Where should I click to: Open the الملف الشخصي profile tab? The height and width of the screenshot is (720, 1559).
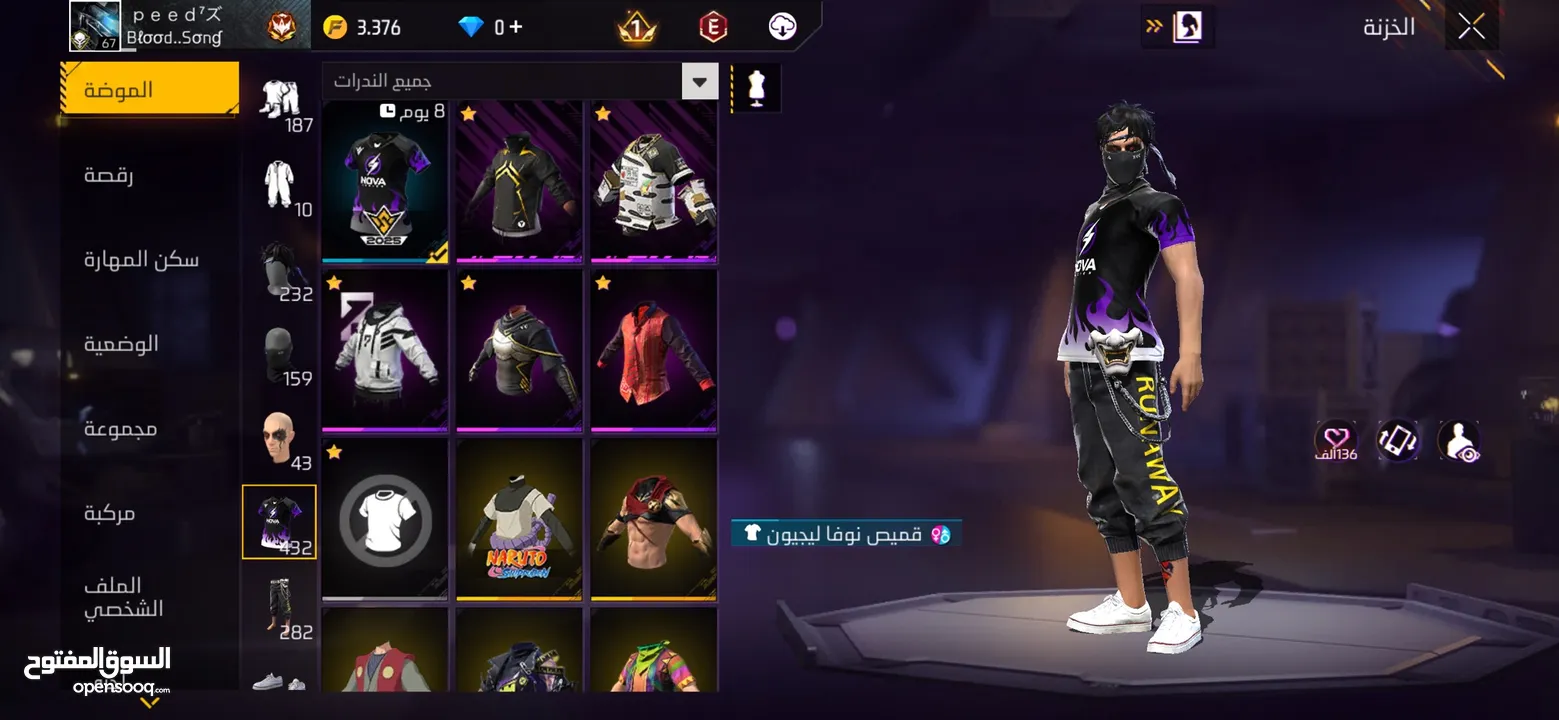pyautogui.click(x=123, y=597)
